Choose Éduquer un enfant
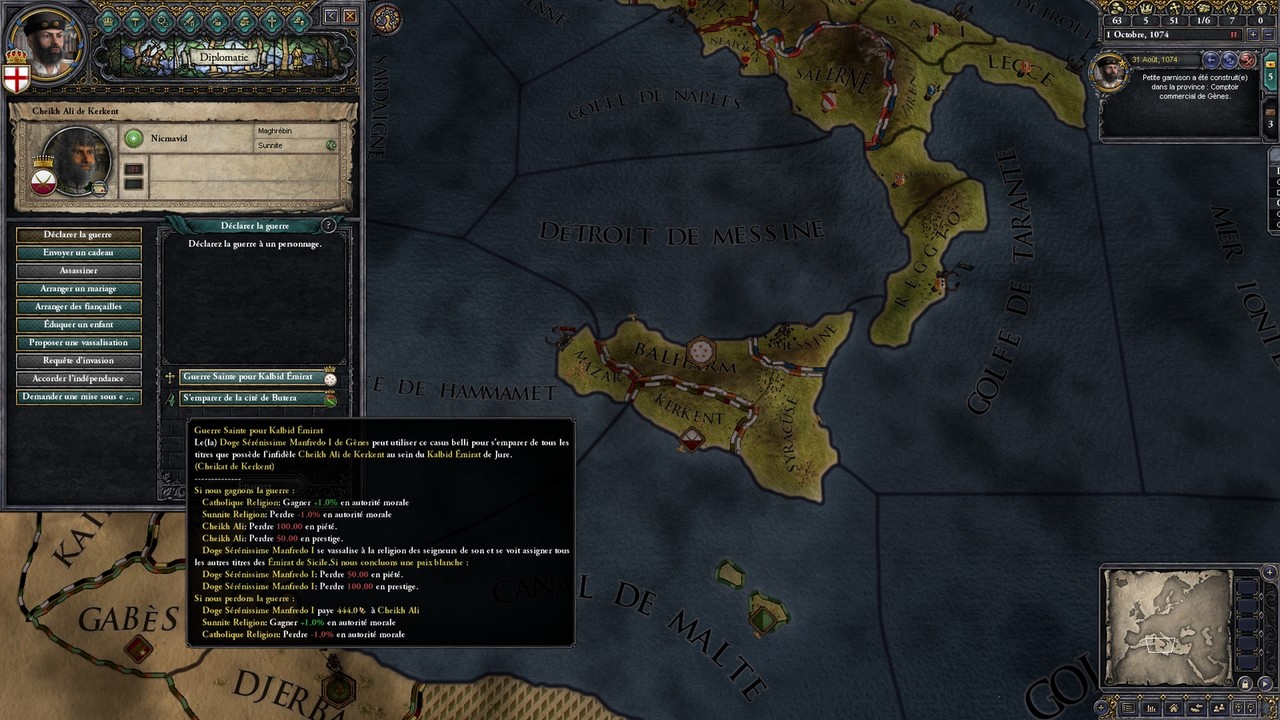Viewport: 1280px width, 720px height. click(x=78, y=325)
